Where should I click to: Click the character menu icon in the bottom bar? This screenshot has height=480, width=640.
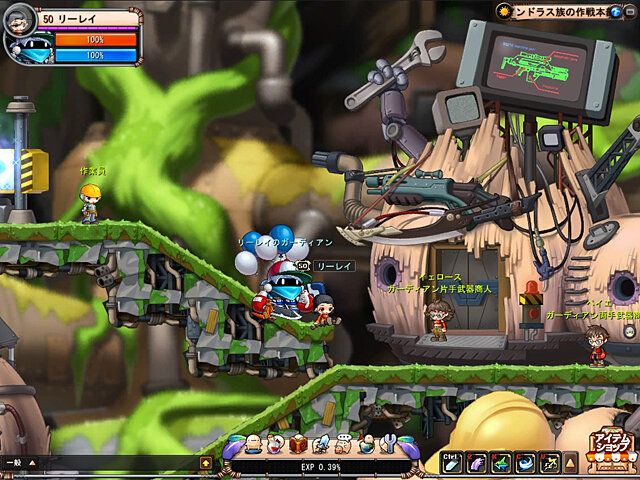pyautogui.click(x=256, y=445)
